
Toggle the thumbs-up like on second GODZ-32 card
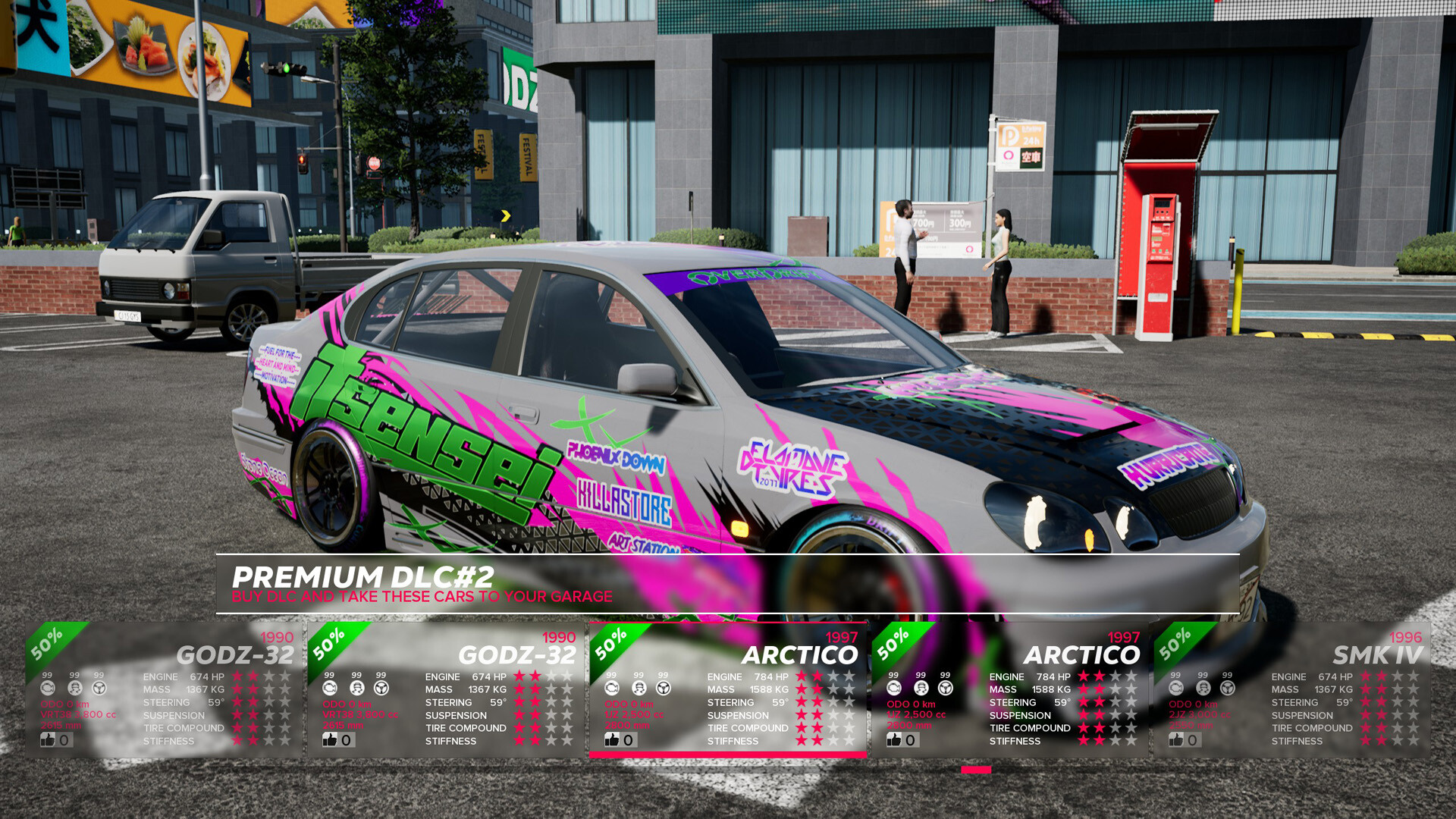[330, 740]
